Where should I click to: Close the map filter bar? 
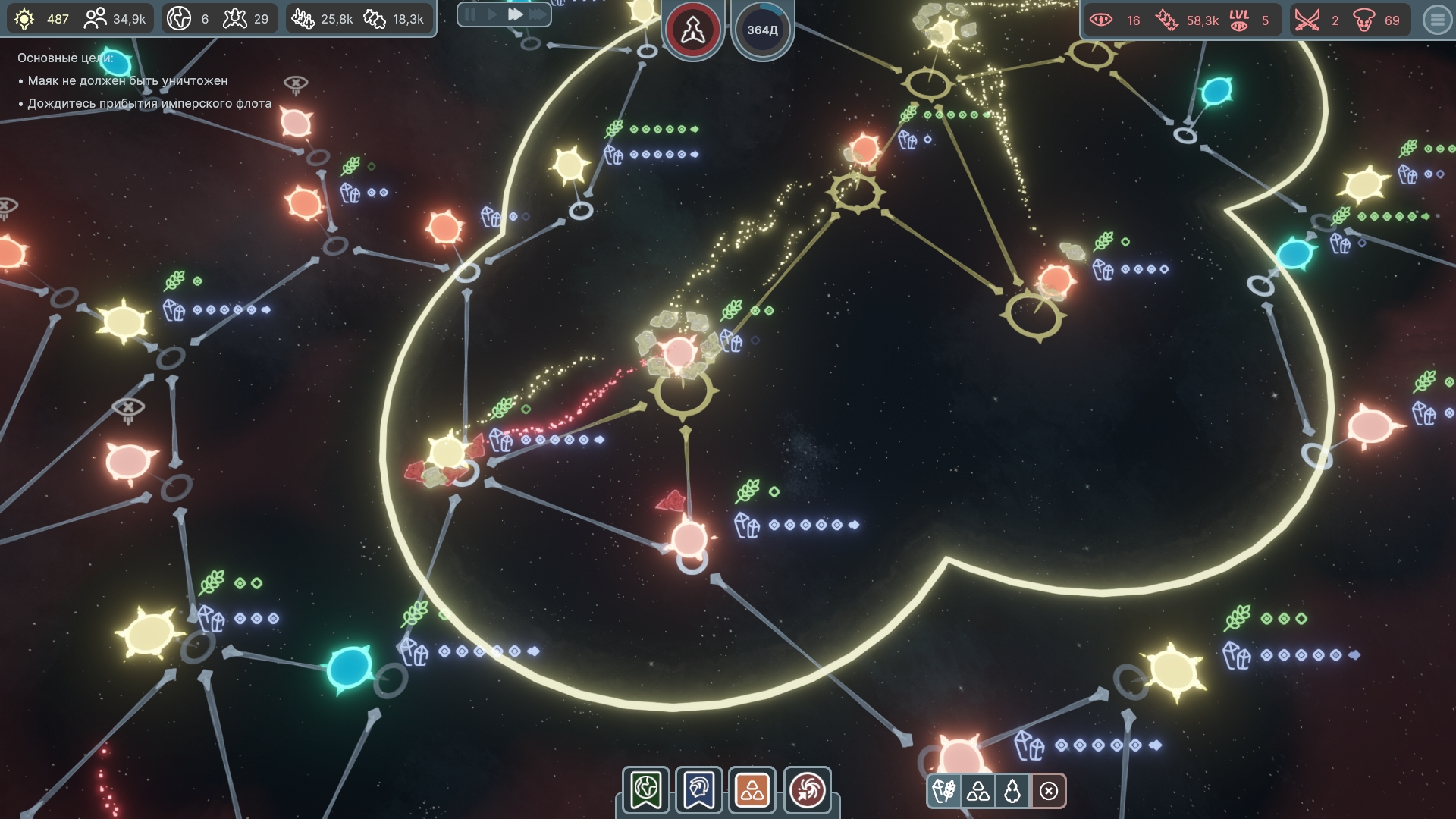coord(1049,792)
